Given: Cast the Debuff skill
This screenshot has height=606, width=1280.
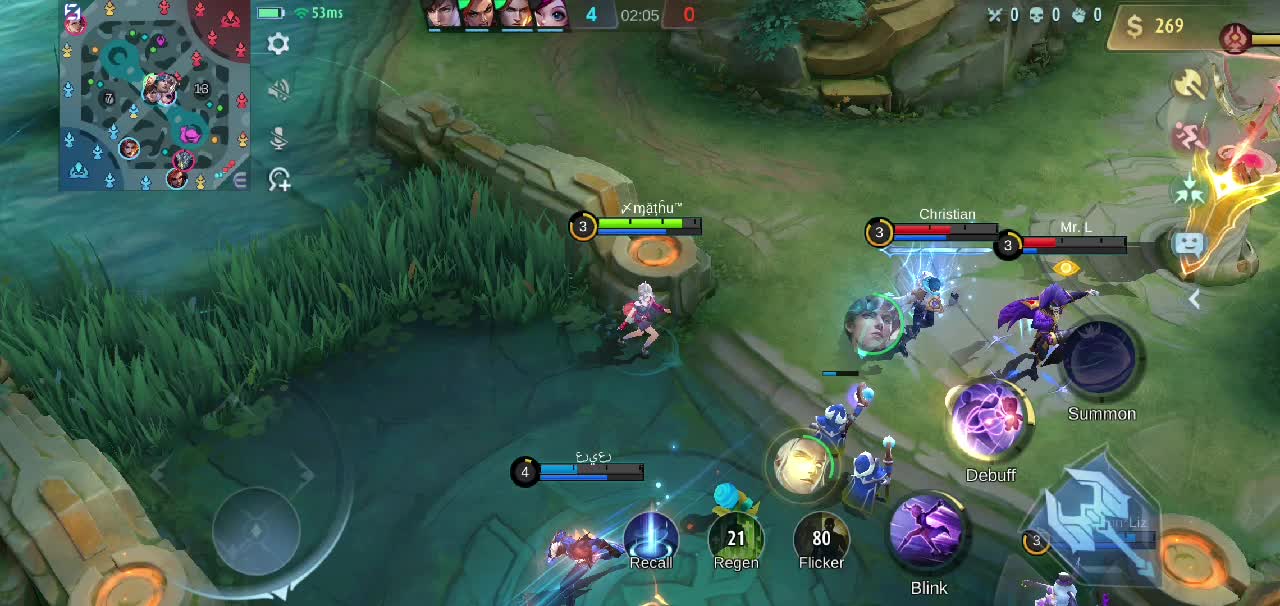Looking at the screenshot, I should coord(990,422).
